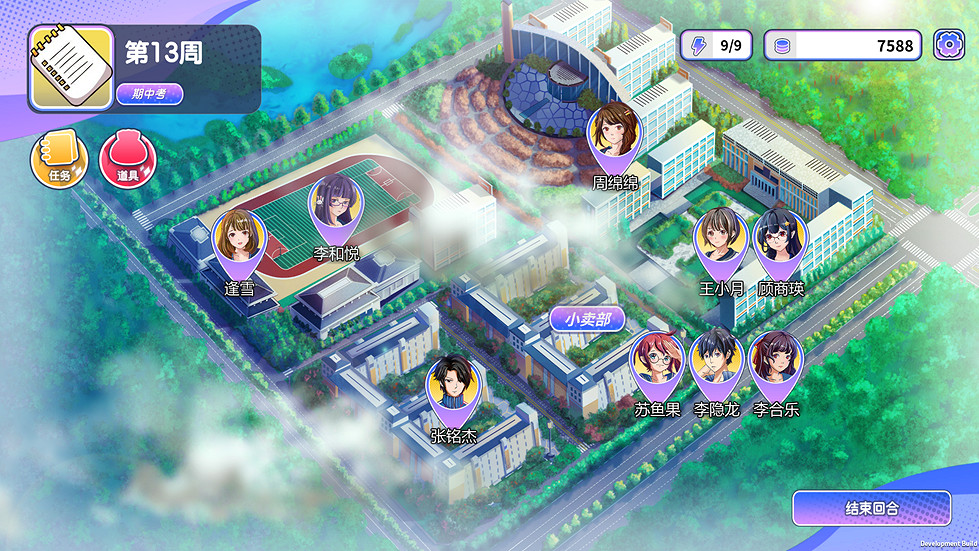Open the 任务 quest menu
This screenshot has height=551, width=979.
point(59,160)
